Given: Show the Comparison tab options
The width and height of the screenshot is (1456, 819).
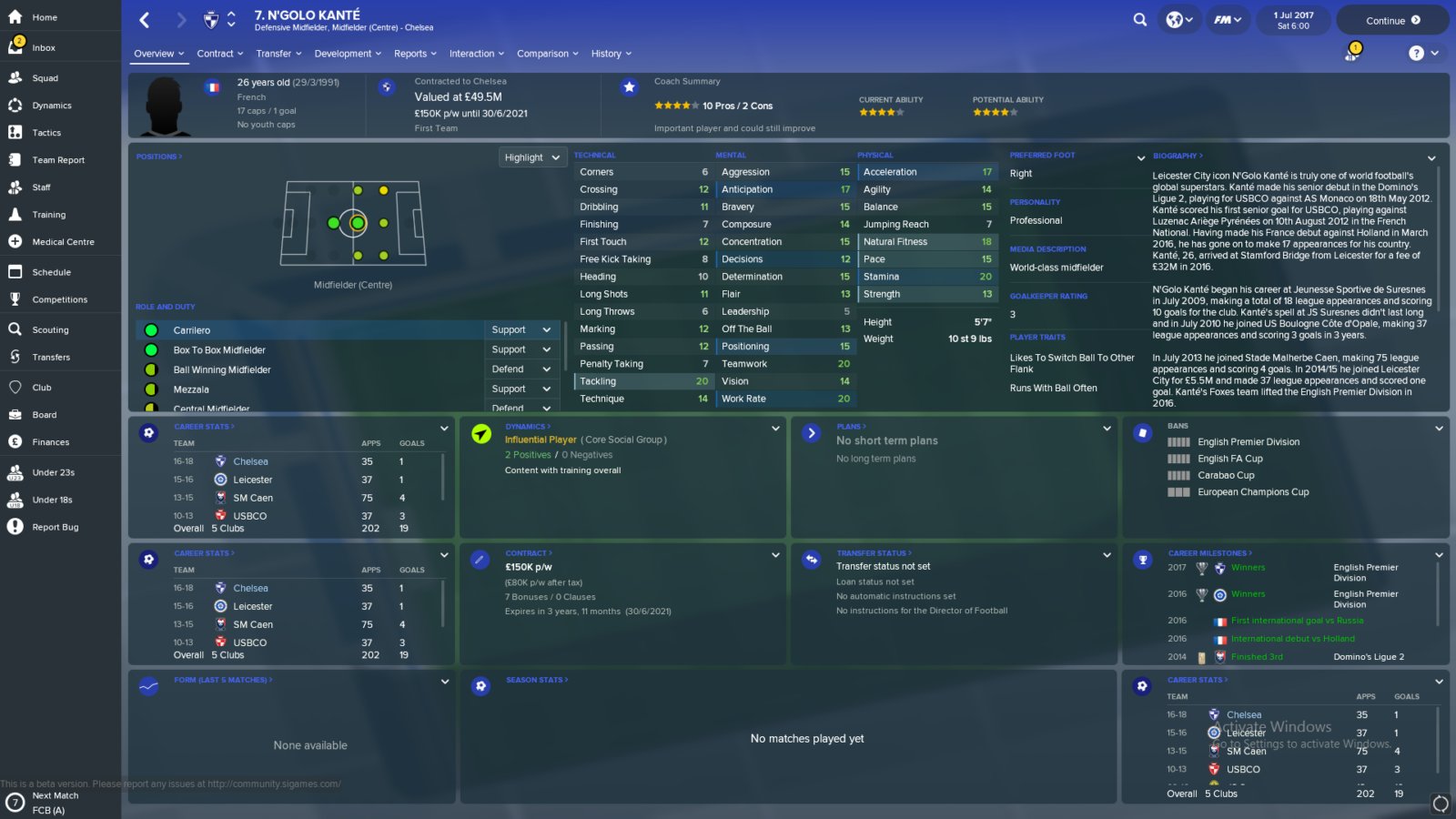Looking at the screenshot, I should tap(547, 54).
